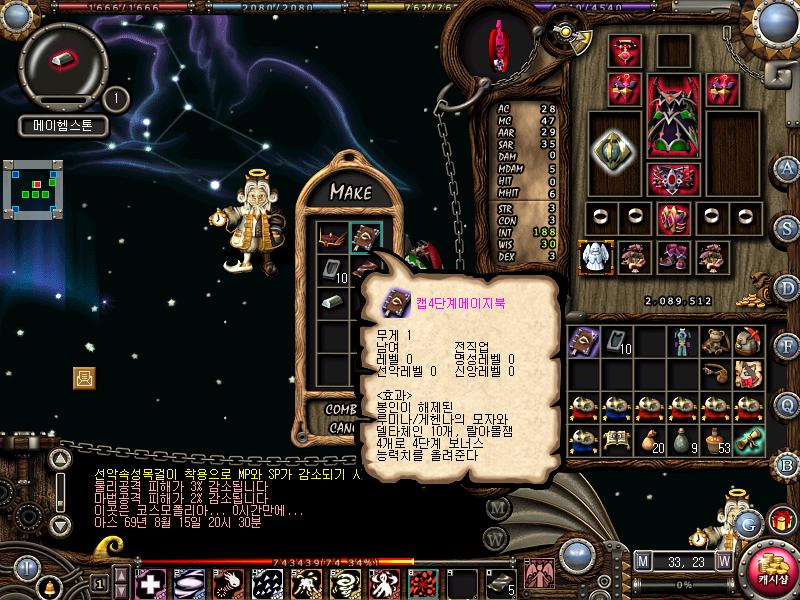Click the white angel statue equipment slot
The height and width of the screenshot is (600, 800).
tap(597, 256)
